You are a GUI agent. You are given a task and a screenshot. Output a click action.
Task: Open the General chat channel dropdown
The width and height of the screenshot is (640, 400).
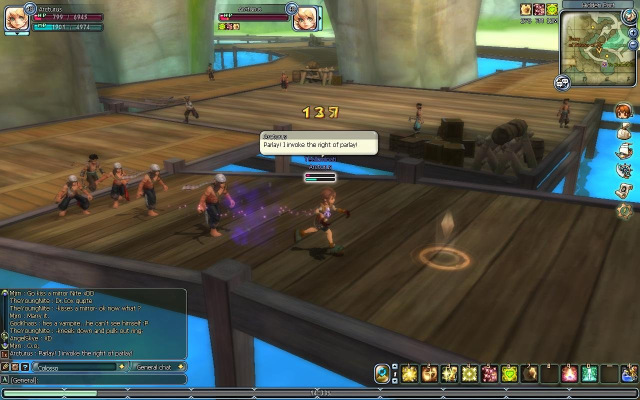158,367
